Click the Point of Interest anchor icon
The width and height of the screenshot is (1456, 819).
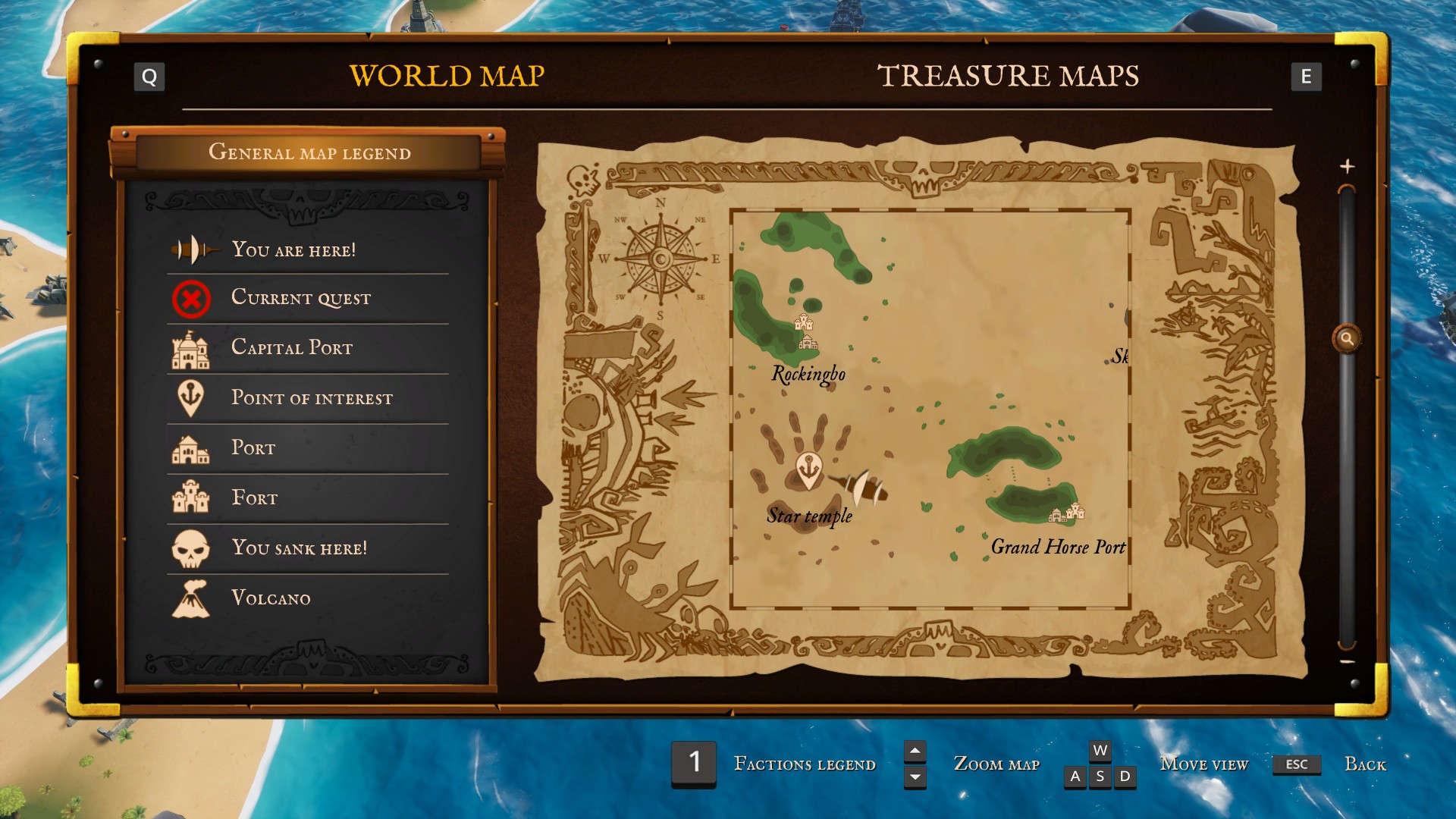point(190,397)
